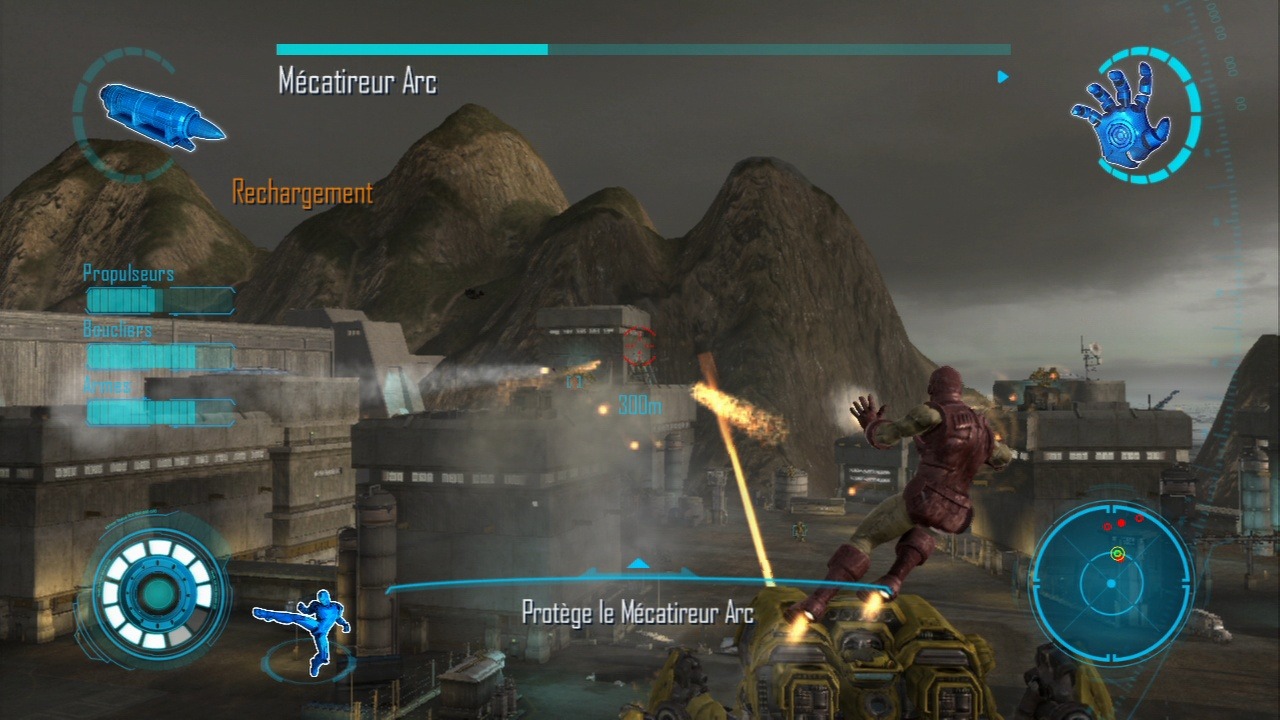1280x720 pixels.
Task: Open the circular radar minimap
Action: tap(1110, 581)
